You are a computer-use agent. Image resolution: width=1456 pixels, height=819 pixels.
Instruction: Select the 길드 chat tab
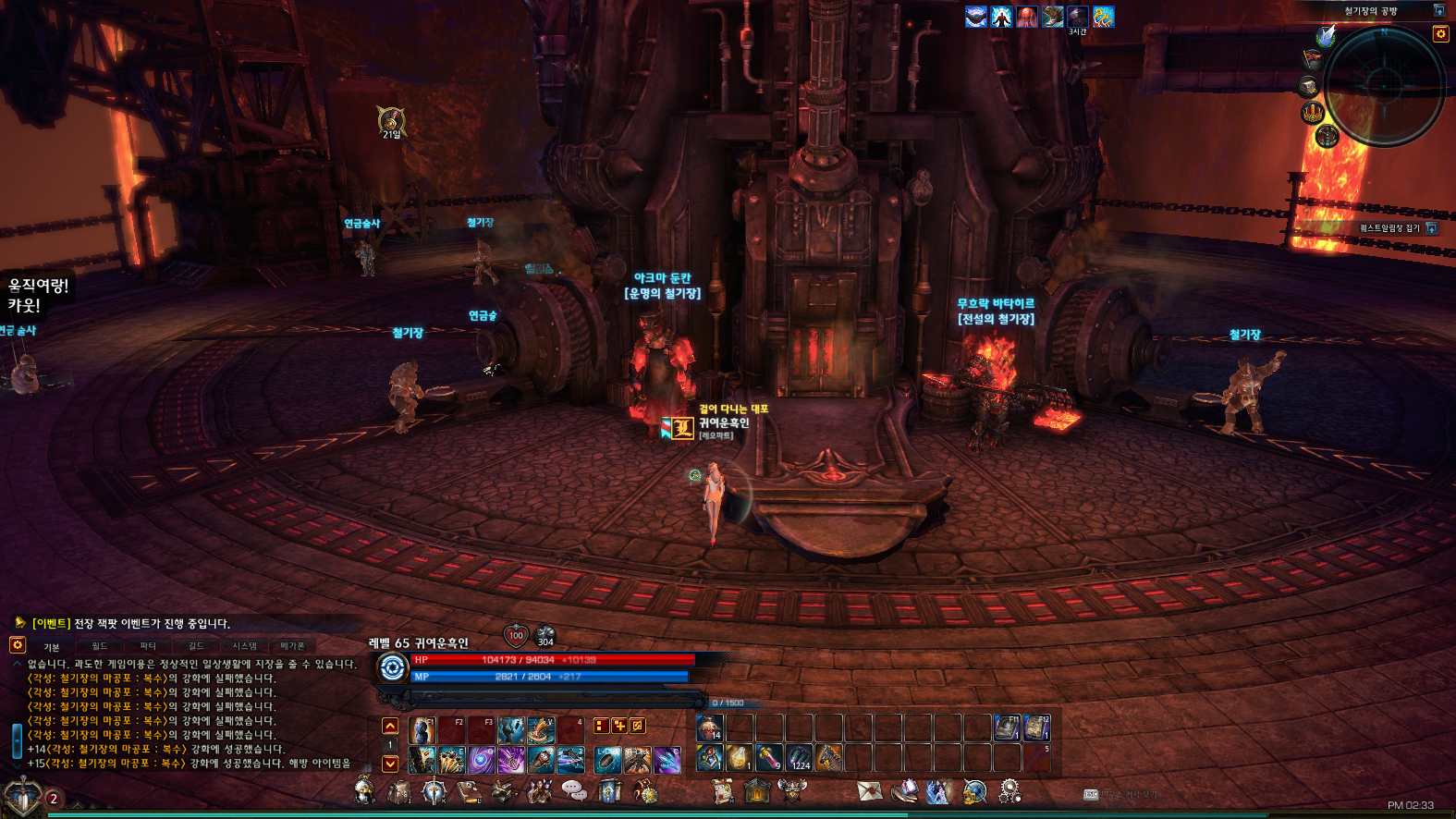tap(196, 646)
